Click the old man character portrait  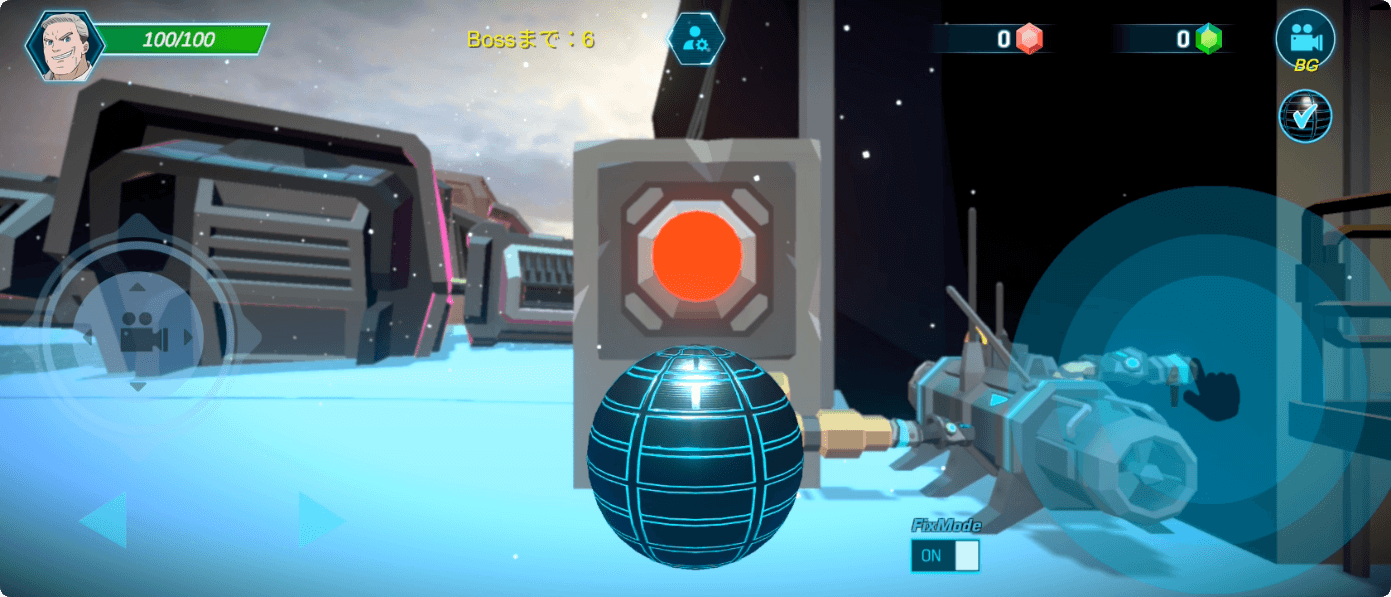click(64, 46)
